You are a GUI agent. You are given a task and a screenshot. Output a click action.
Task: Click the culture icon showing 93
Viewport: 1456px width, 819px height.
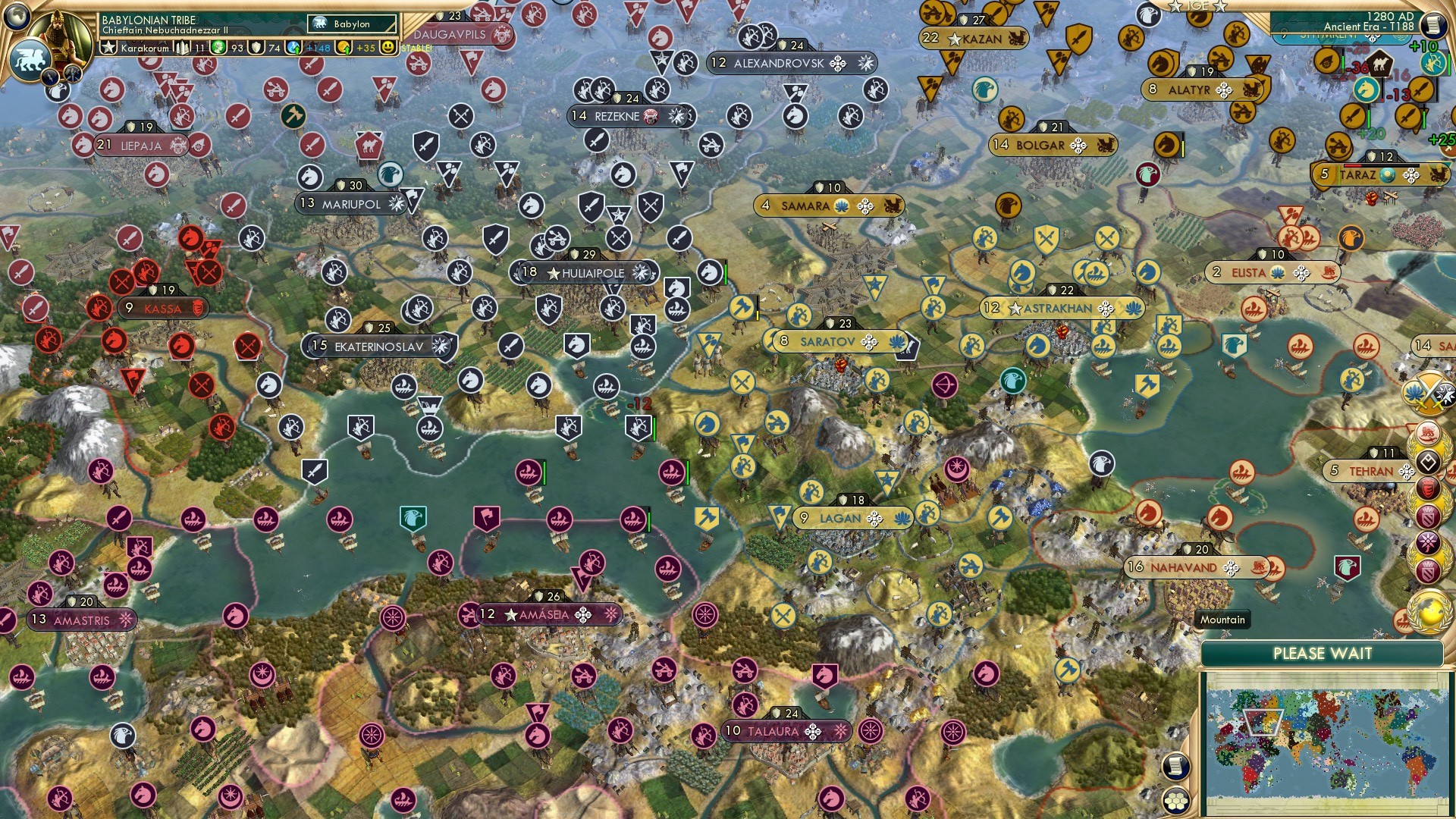pyautogui.click(x=218, y=48)
